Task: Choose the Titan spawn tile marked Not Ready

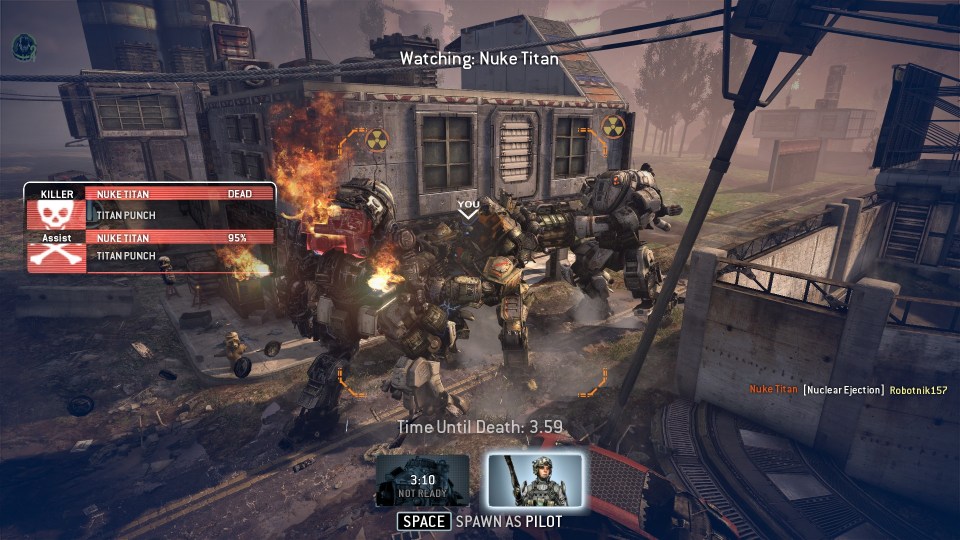Action: [x=422, y=480]
